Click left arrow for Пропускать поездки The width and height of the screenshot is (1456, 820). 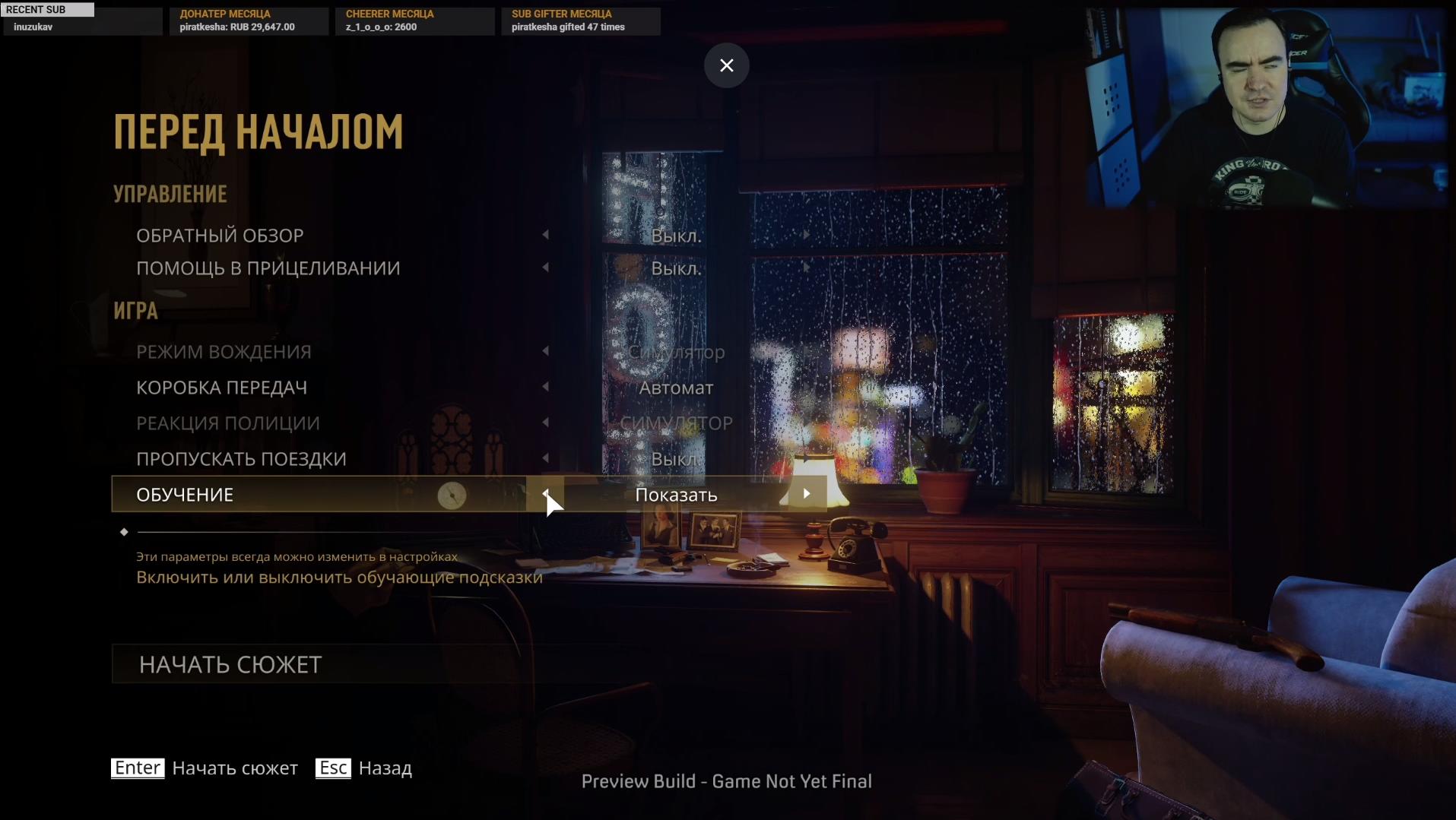click(x=545, y=458)
